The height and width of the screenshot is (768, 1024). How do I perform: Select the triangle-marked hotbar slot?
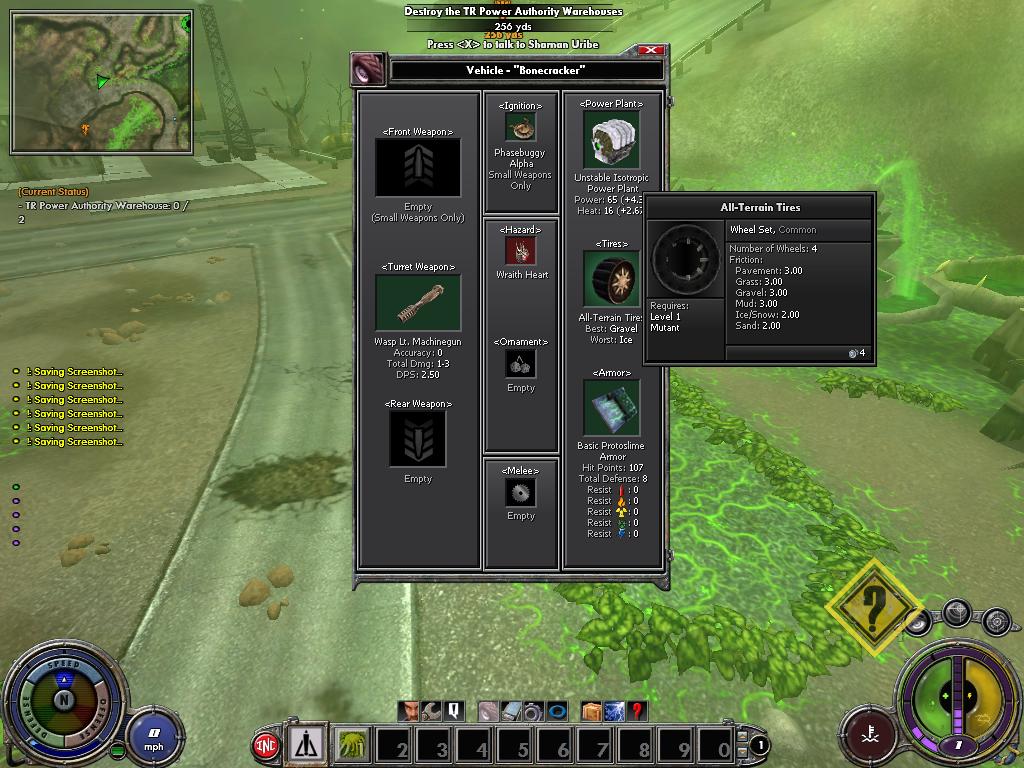click(308, 745)
